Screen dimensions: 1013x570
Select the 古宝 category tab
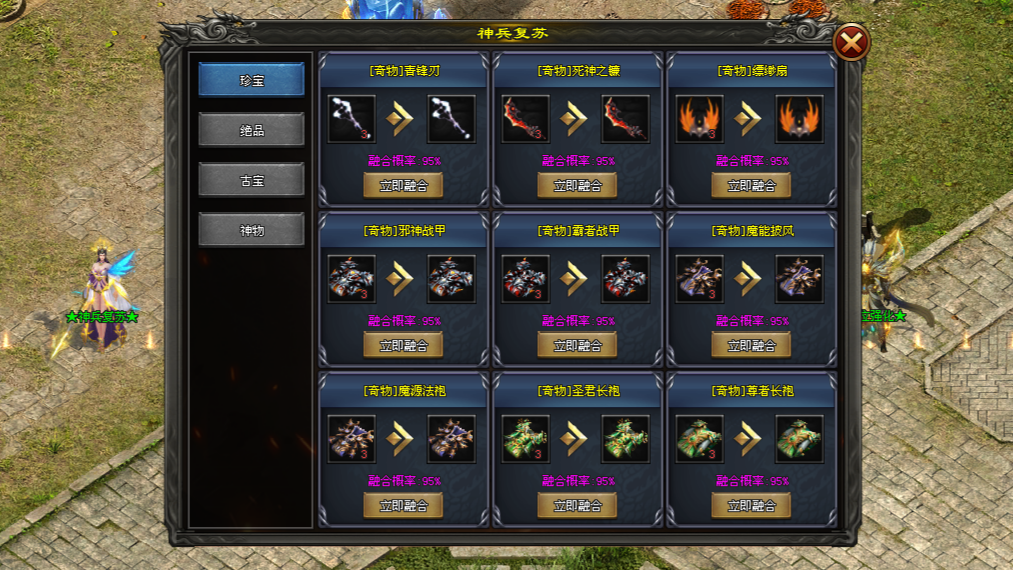[x=251, y=180]
